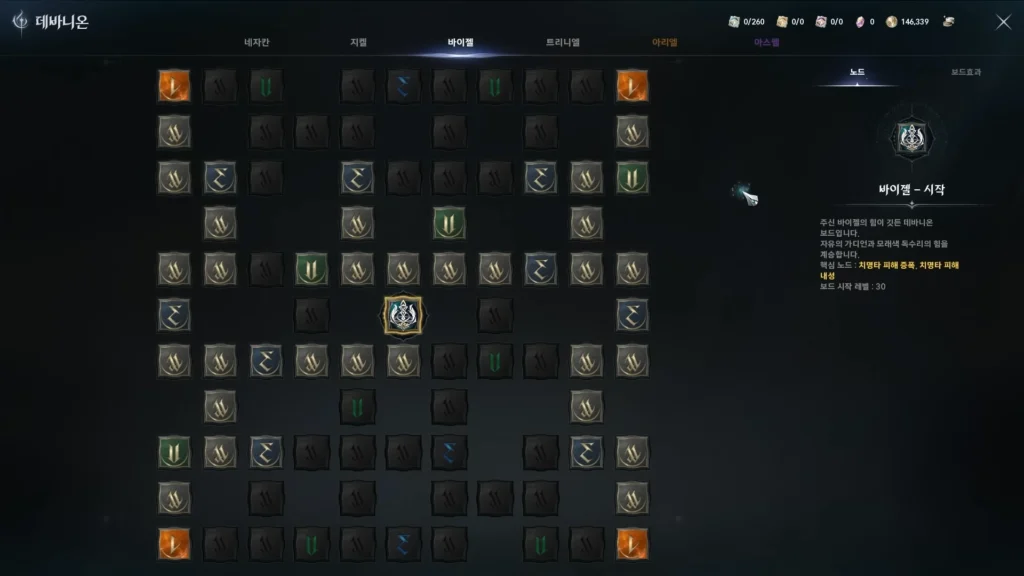Show the 노드 info tab

point(857,73)
